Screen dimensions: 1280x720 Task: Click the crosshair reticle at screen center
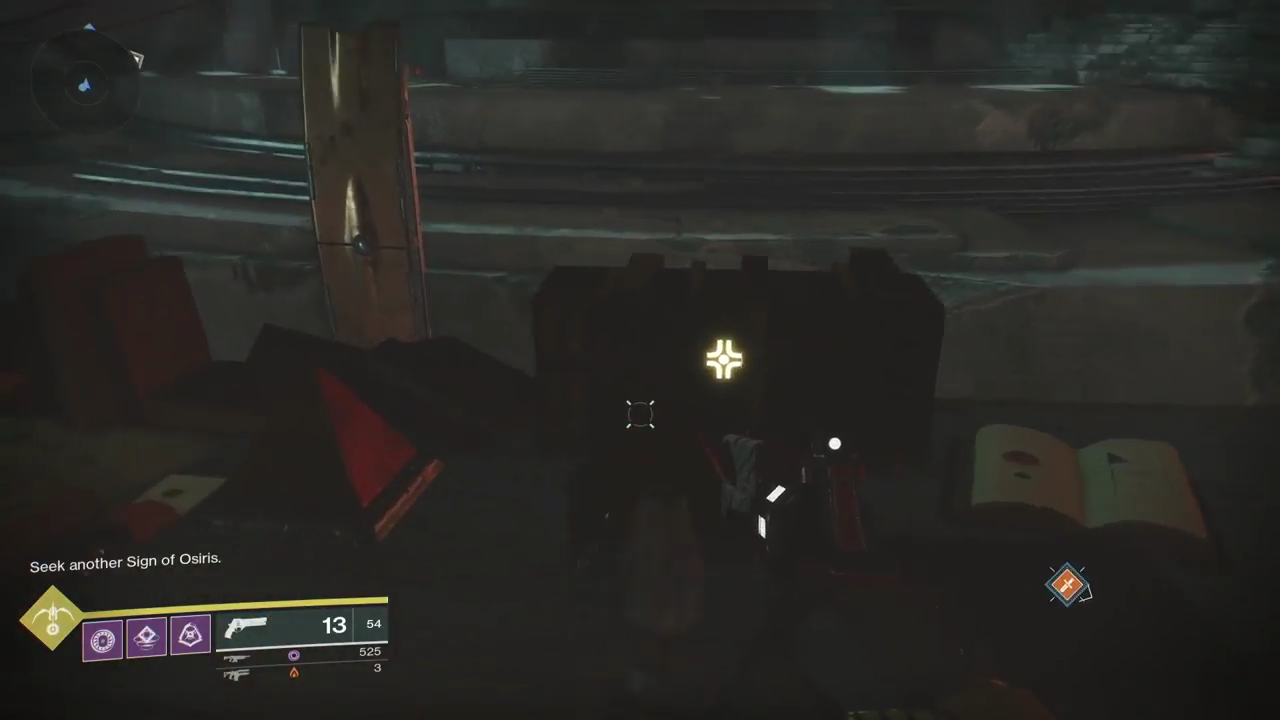640,414
